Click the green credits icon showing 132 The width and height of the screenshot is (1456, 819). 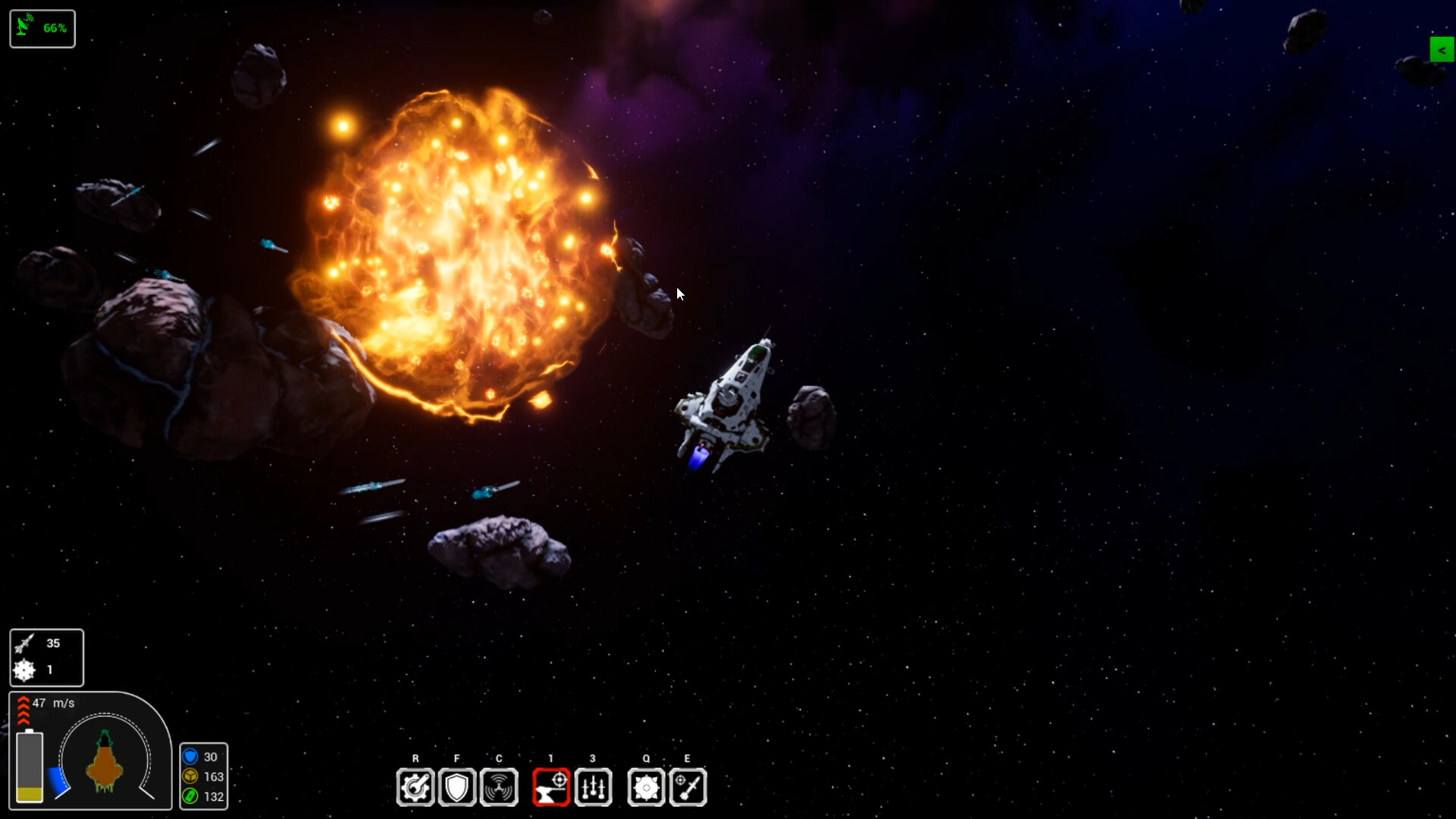tap(190, 797)
